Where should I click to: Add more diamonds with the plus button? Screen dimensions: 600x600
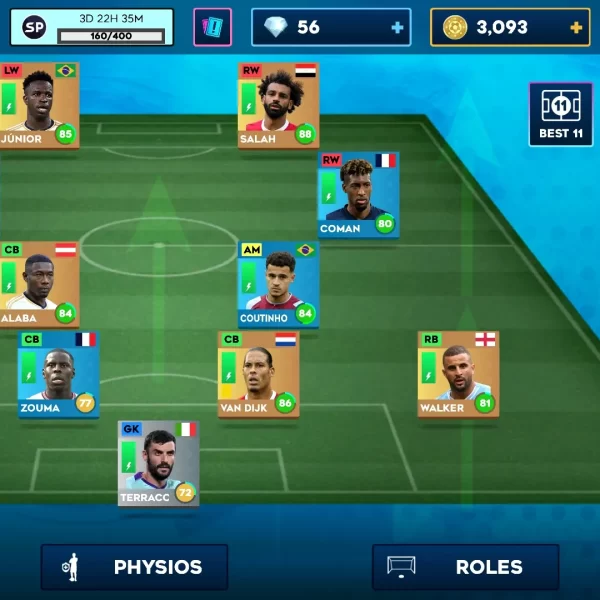pos(398,28)
